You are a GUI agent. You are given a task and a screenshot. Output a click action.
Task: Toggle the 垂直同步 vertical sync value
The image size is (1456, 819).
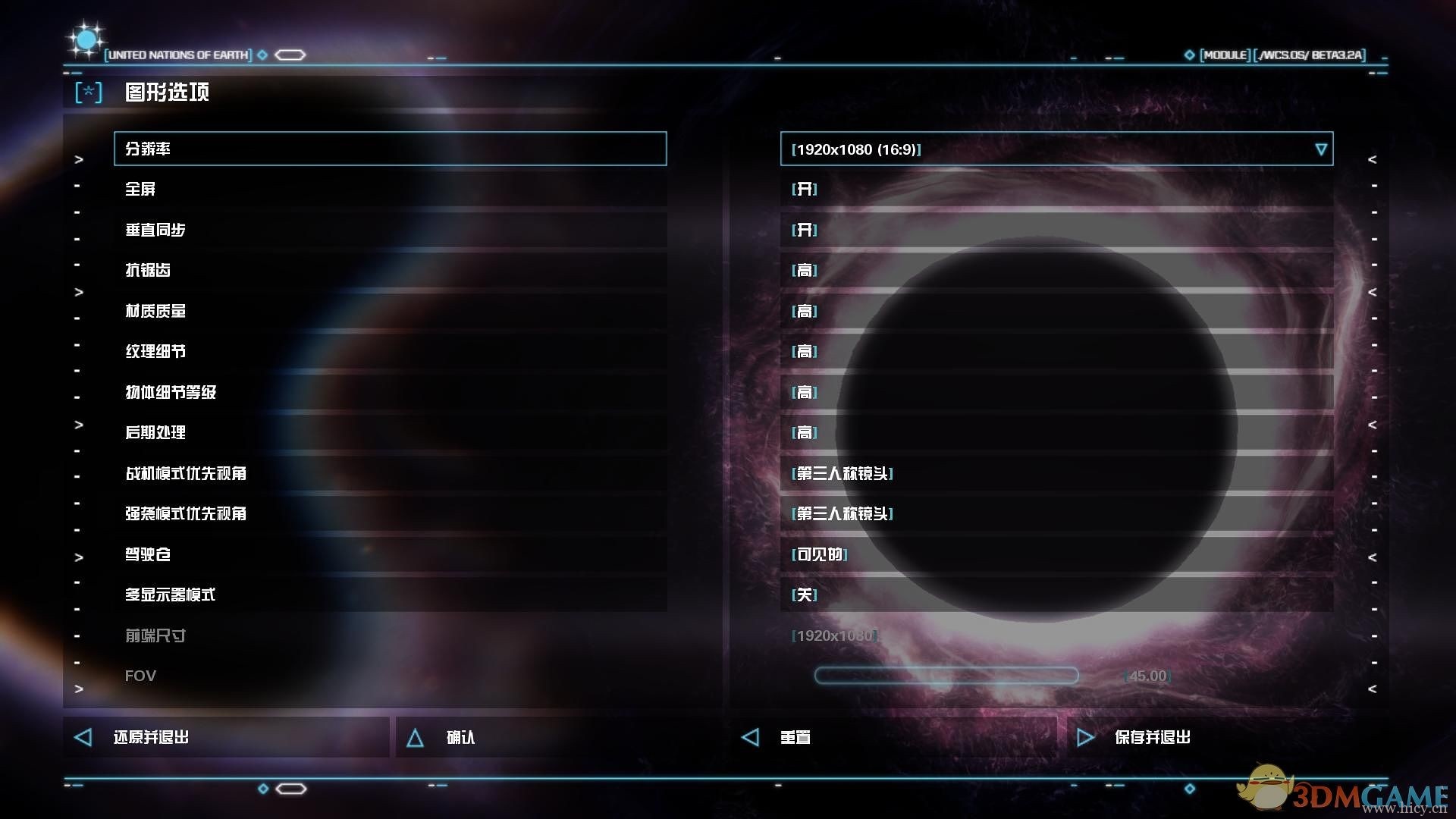click(x=1056, y=230)
